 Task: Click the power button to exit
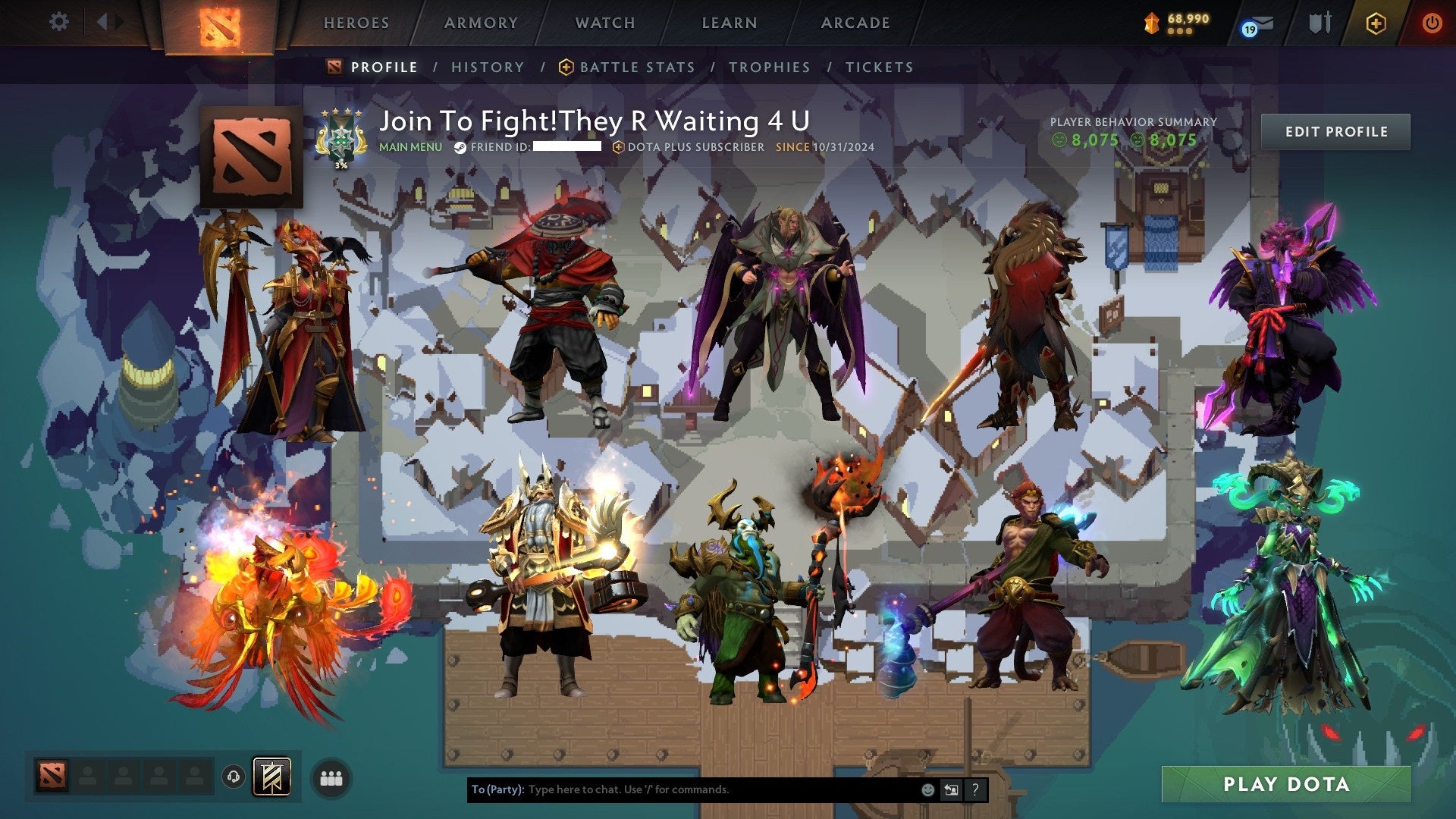[1433, 23]
